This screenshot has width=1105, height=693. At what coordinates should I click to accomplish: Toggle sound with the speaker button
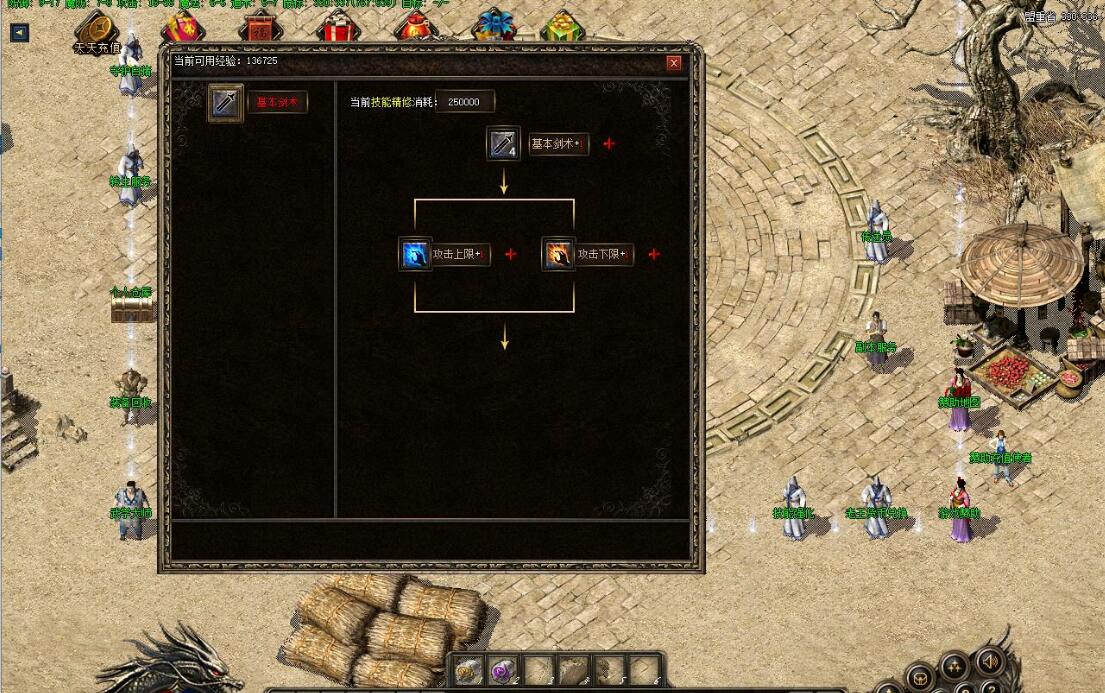989,662
